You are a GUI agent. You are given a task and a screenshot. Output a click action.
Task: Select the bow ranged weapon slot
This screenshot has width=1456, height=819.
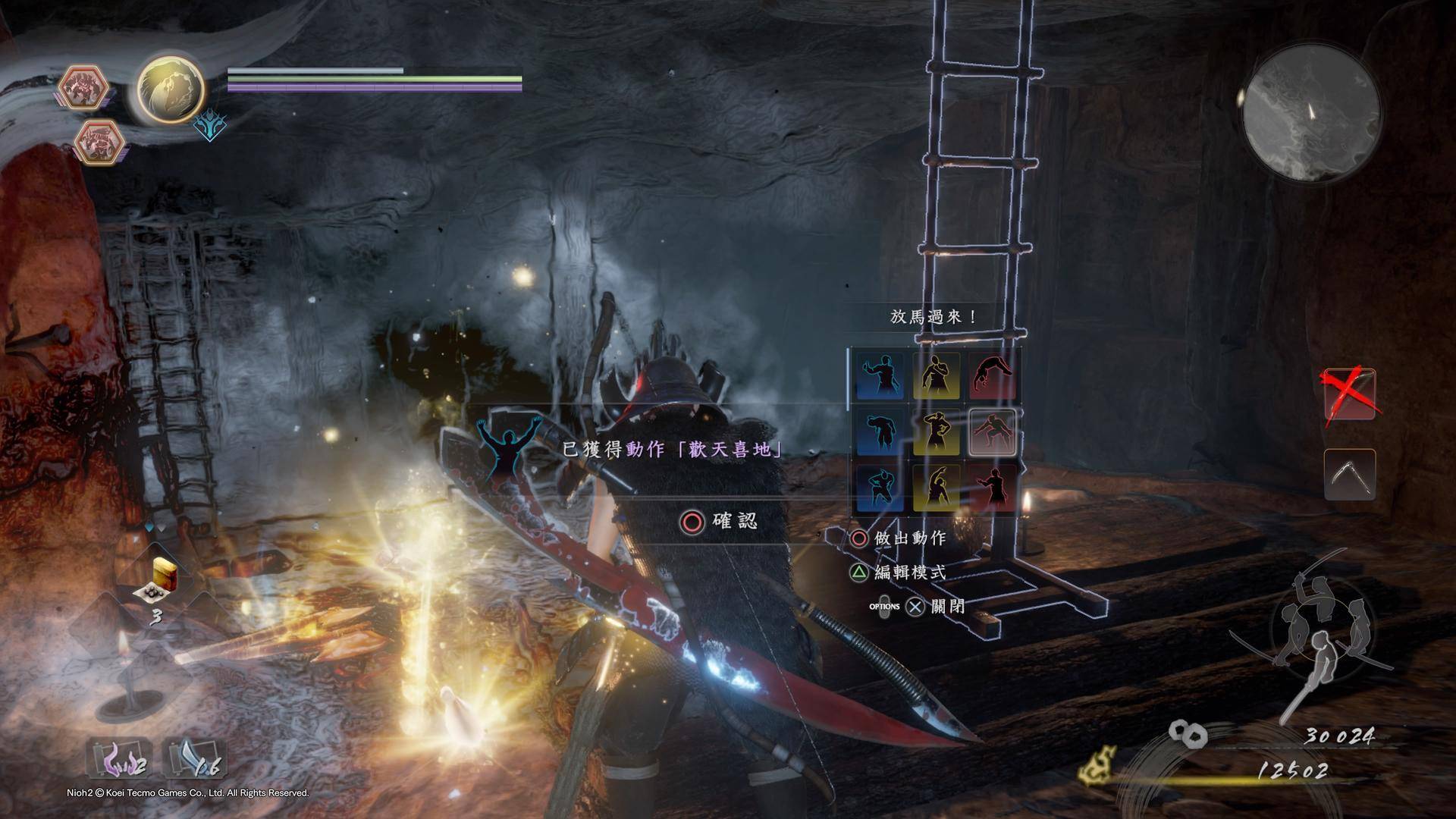tap(1349, 475)
